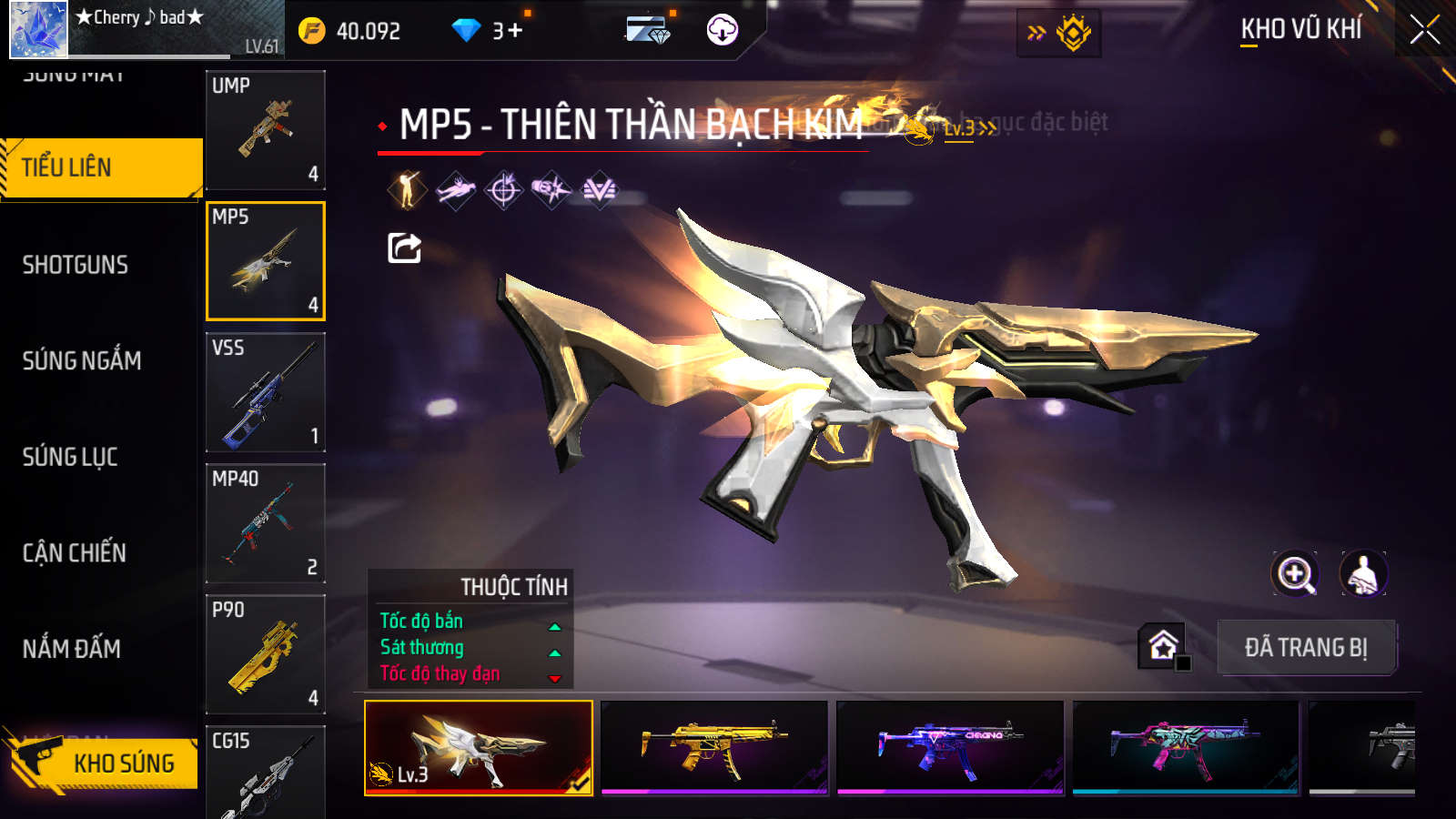Image resolution: width=1456 pixels, height=819 pixels.
Task: Select the golden P90 slot
Action: (x=266, y=654)
